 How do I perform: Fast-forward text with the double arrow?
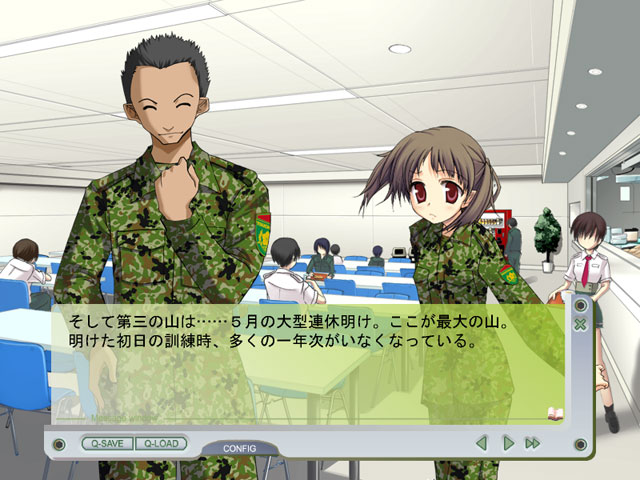pyautogui.click(x=532, y=442)
